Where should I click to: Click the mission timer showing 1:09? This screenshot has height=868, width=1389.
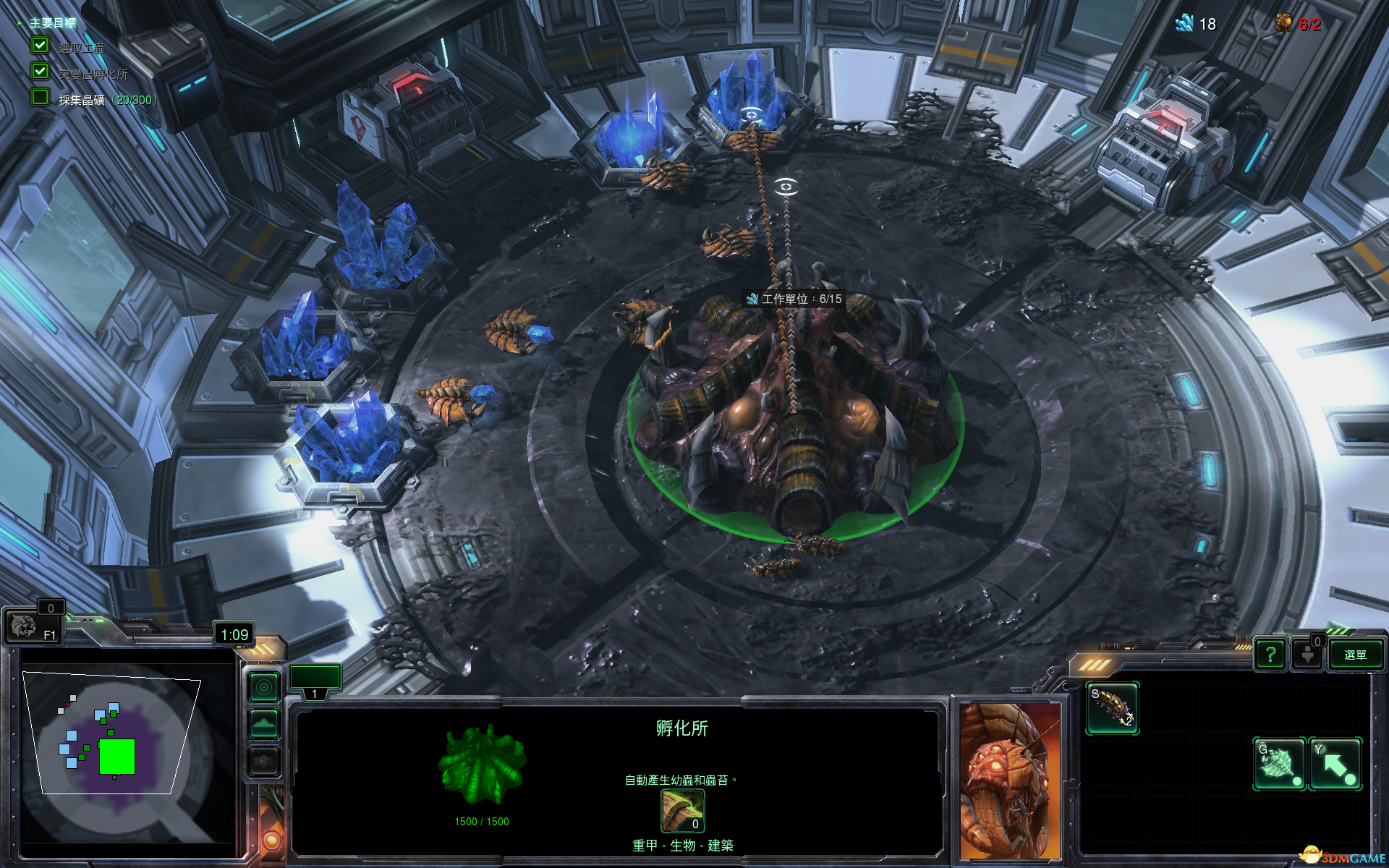click(x=235, y=633)
